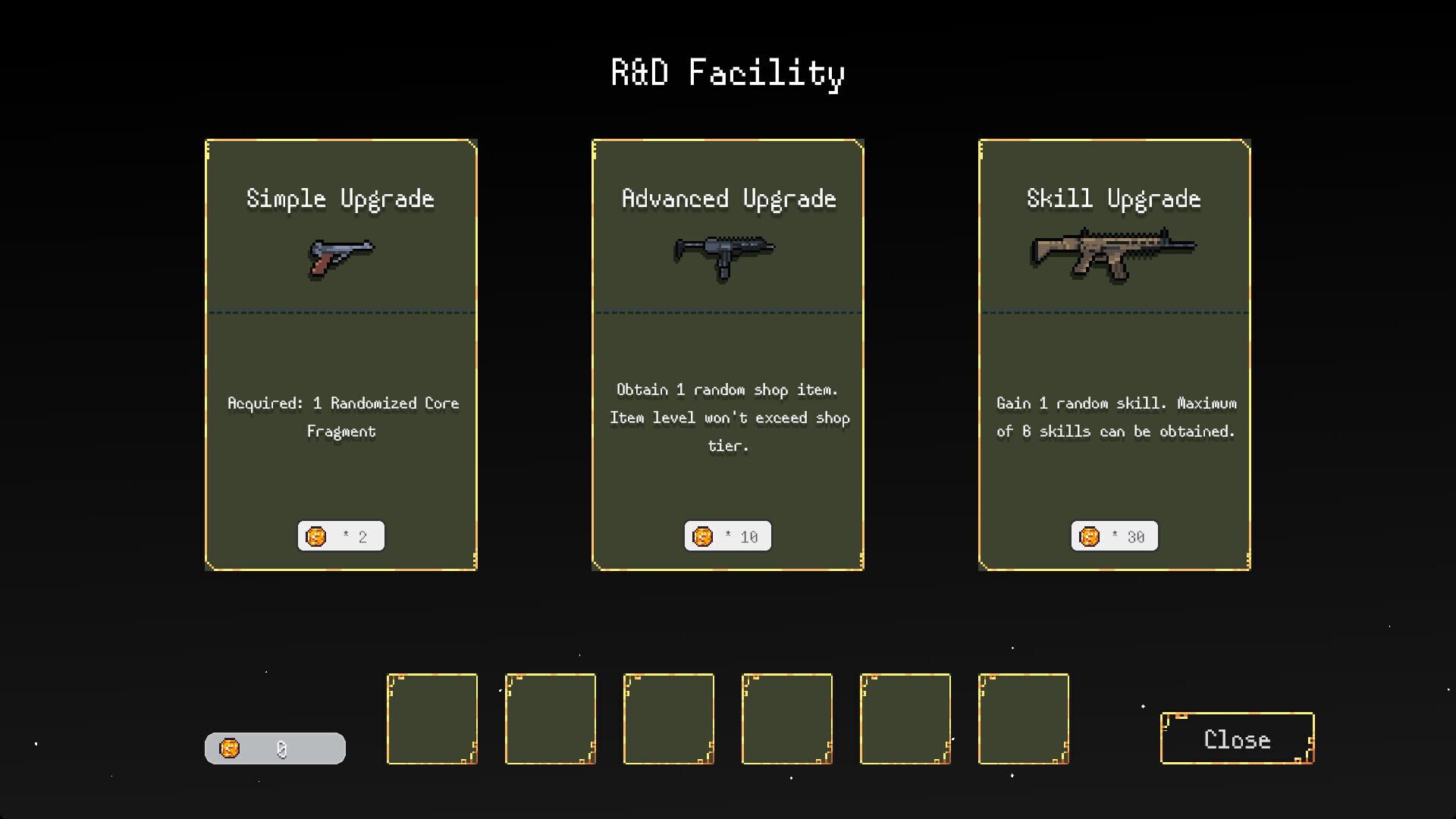Click the coin balance showing 0
Image resolution: width=1456 pixels, height=819 pixels.
(276, 747)
